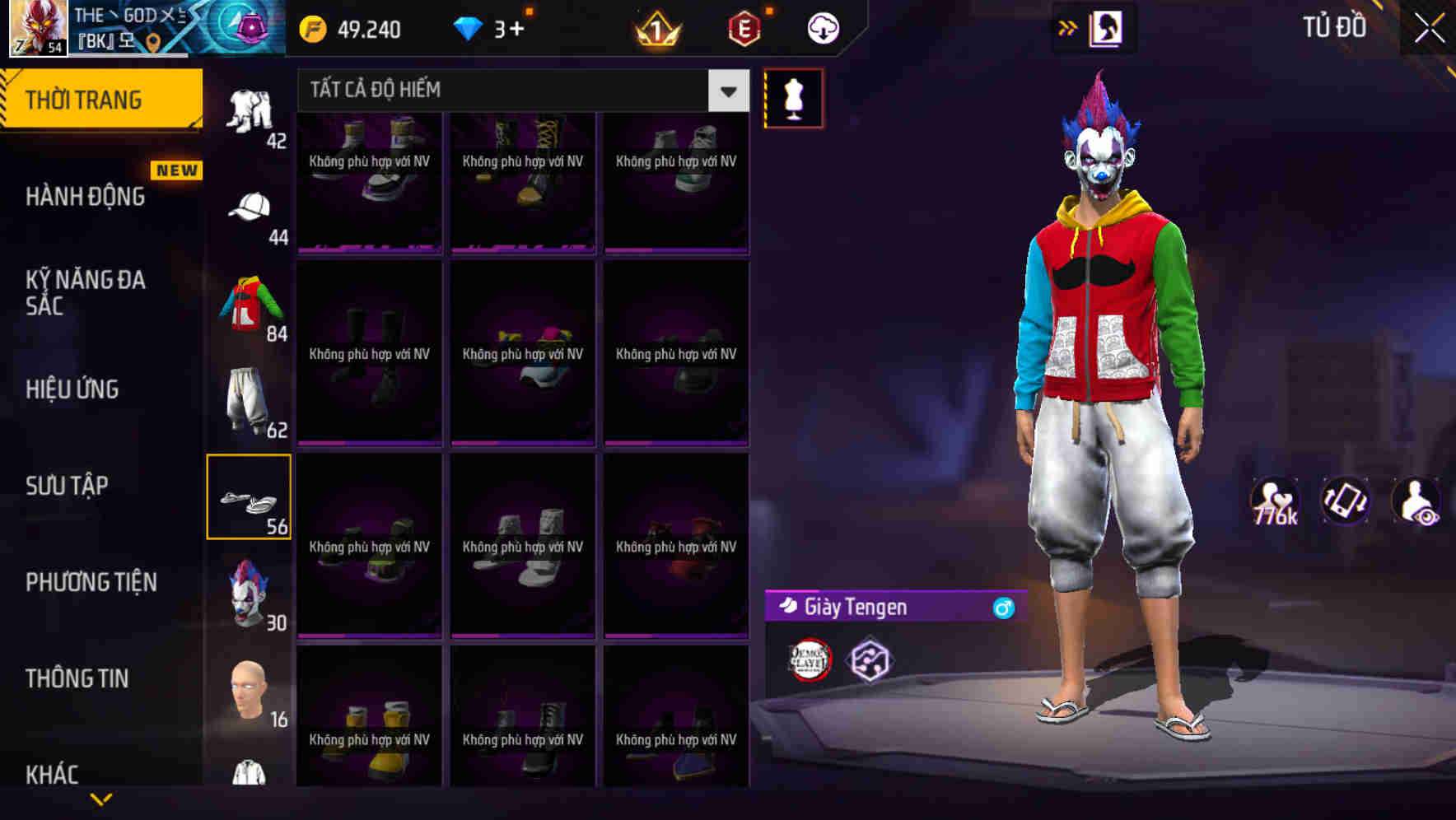Click the double-arrow collapse chevrons top right
Image resolution: width=1456 pixels, height=820 pixels.
click(1066, 26)
